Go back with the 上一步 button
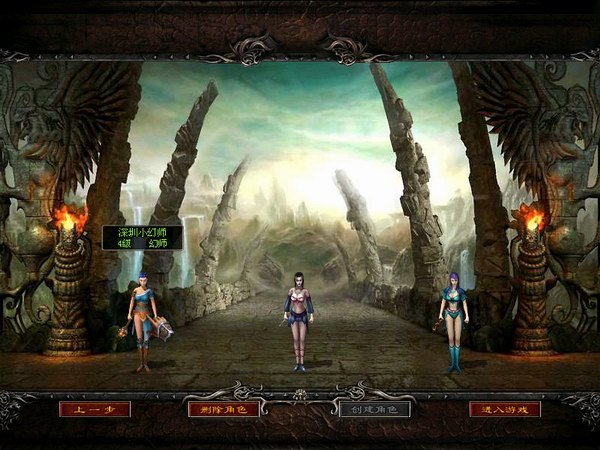 (x=95, y=409)
